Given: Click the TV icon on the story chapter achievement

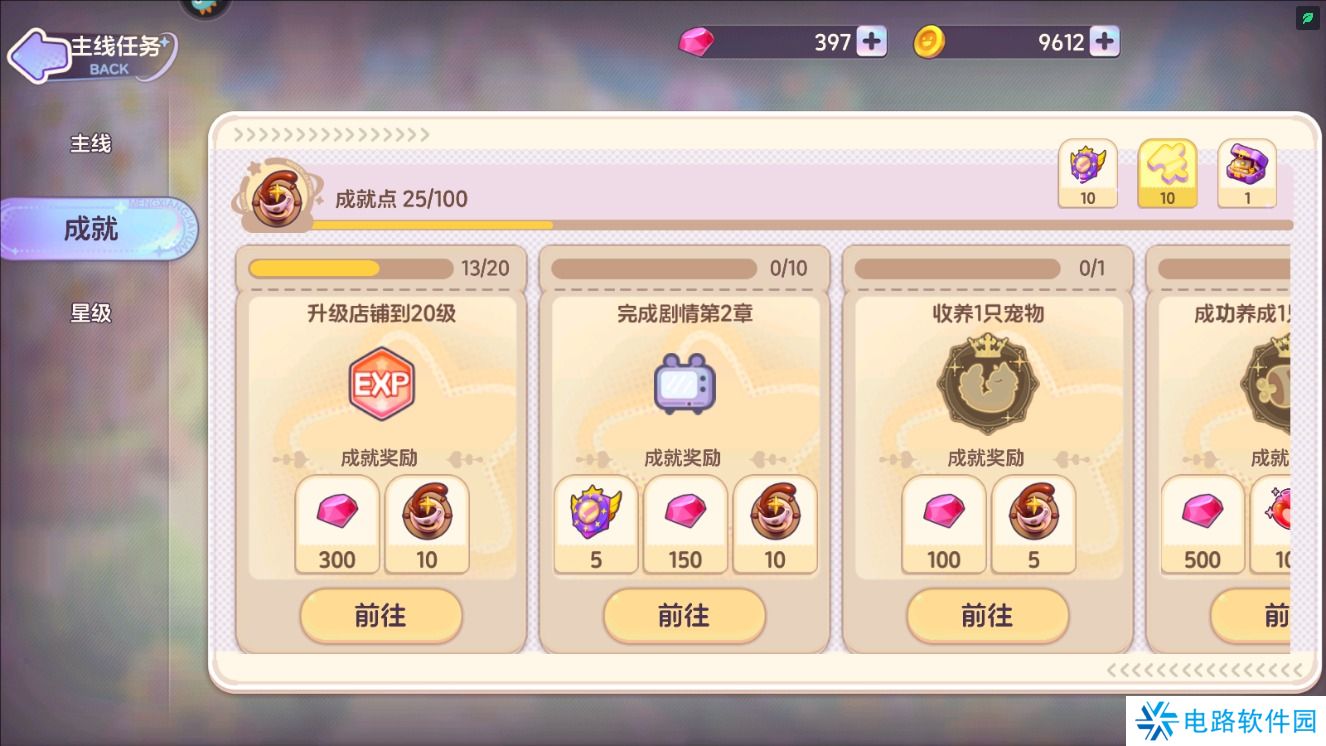Looking at the screenshot, I should coord(685,384).
